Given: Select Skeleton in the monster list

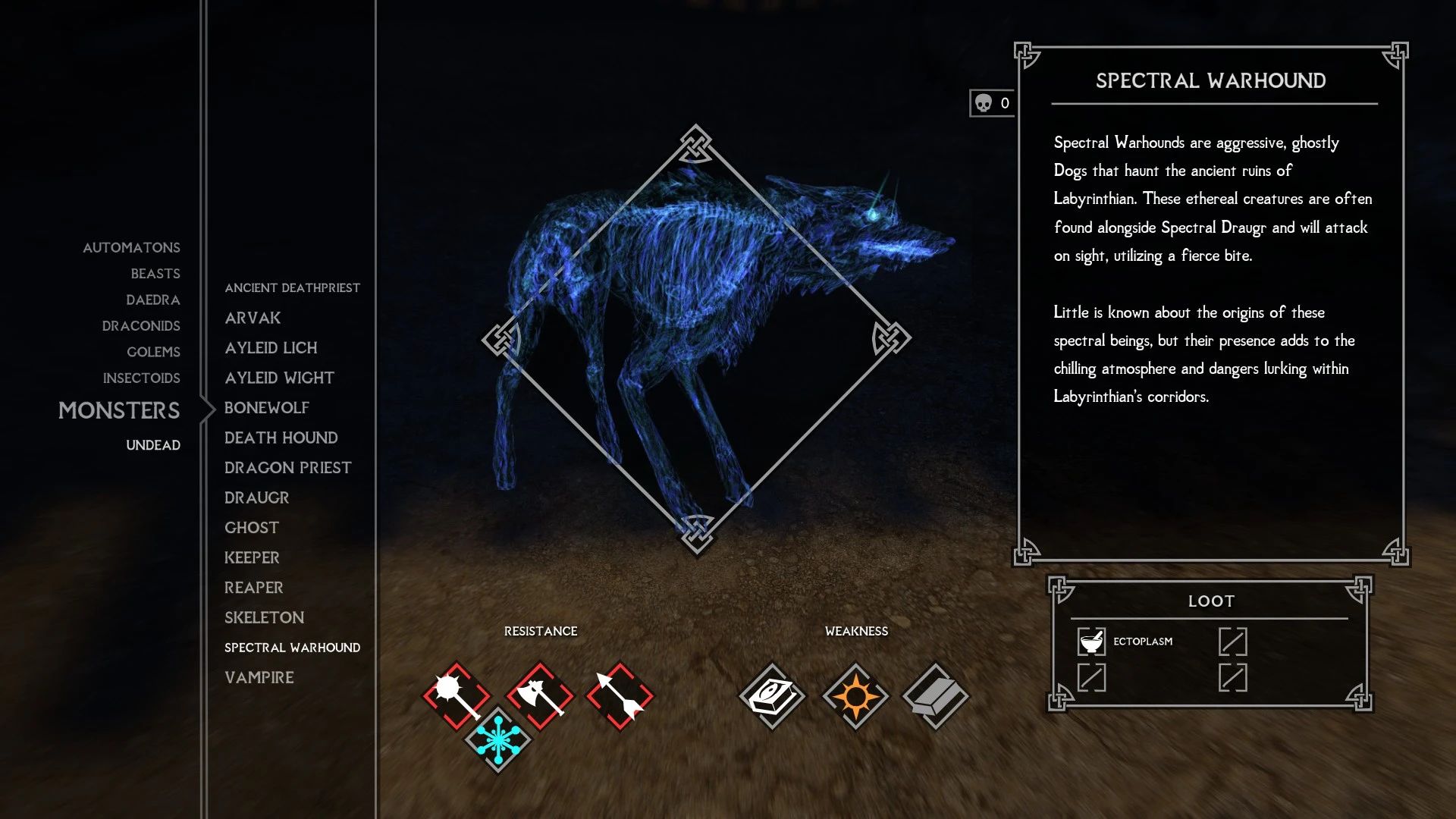Looking at the screenshot, I should click(263, 617).
